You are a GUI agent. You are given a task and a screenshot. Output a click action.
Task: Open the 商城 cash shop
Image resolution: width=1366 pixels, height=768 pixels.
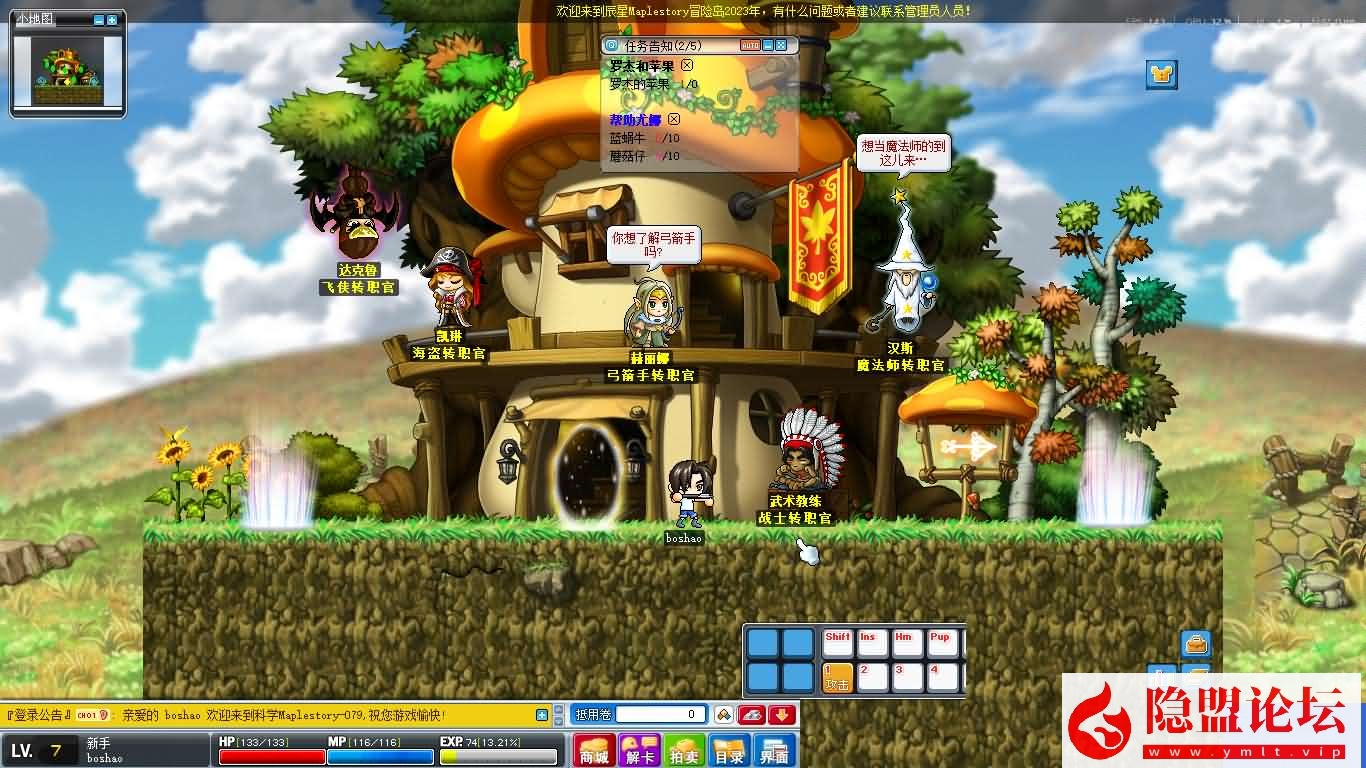pos(594,751)
